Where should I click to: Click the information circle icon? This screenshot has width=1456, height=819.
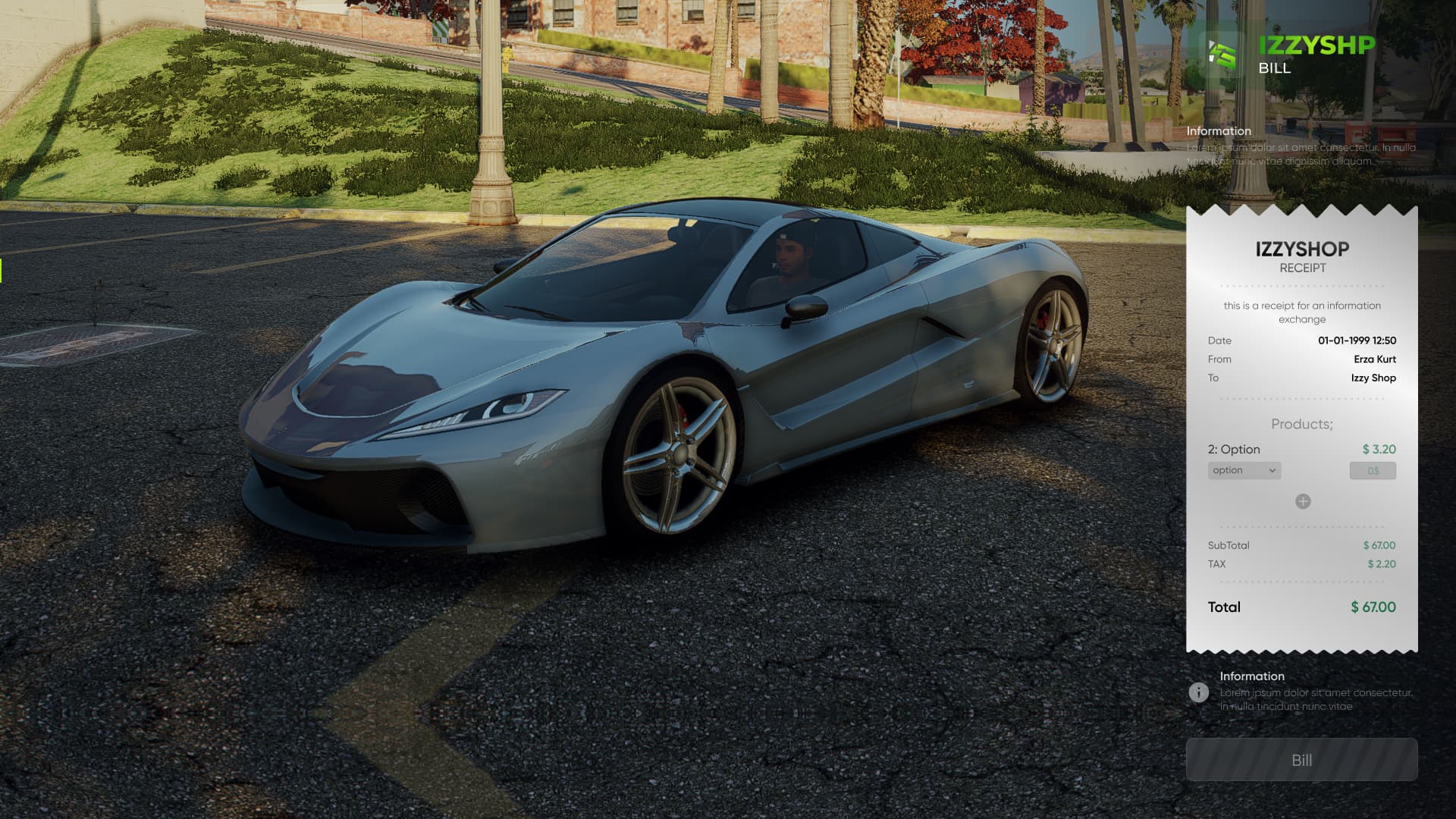tap(1199, 692)
